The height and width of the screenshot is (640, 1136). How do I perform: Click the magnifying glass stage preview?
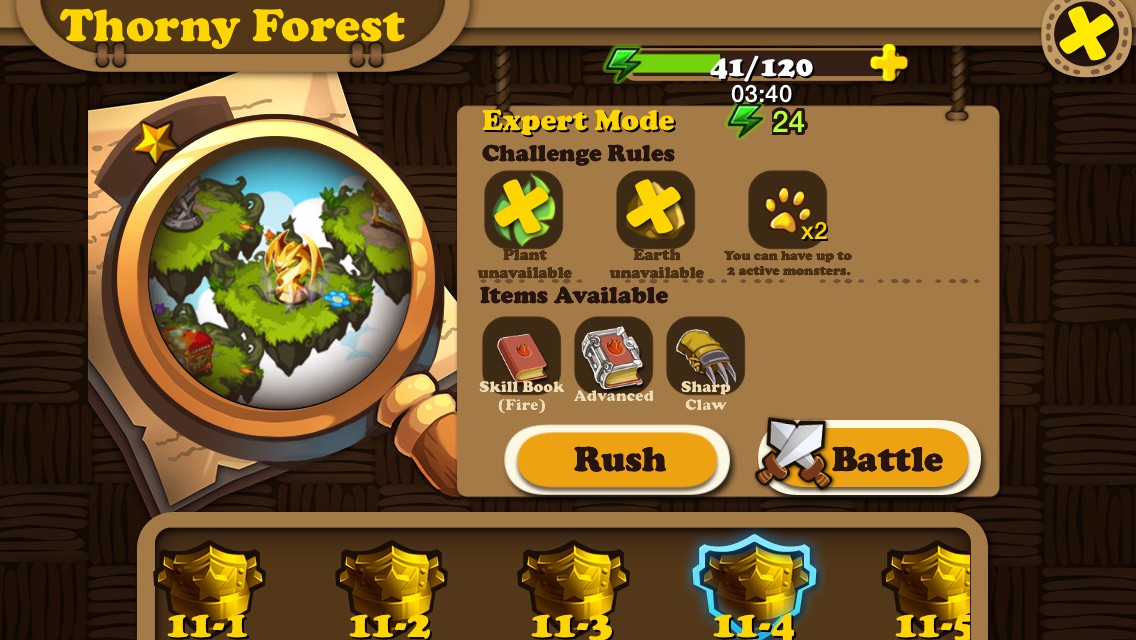tap(280, 277)
